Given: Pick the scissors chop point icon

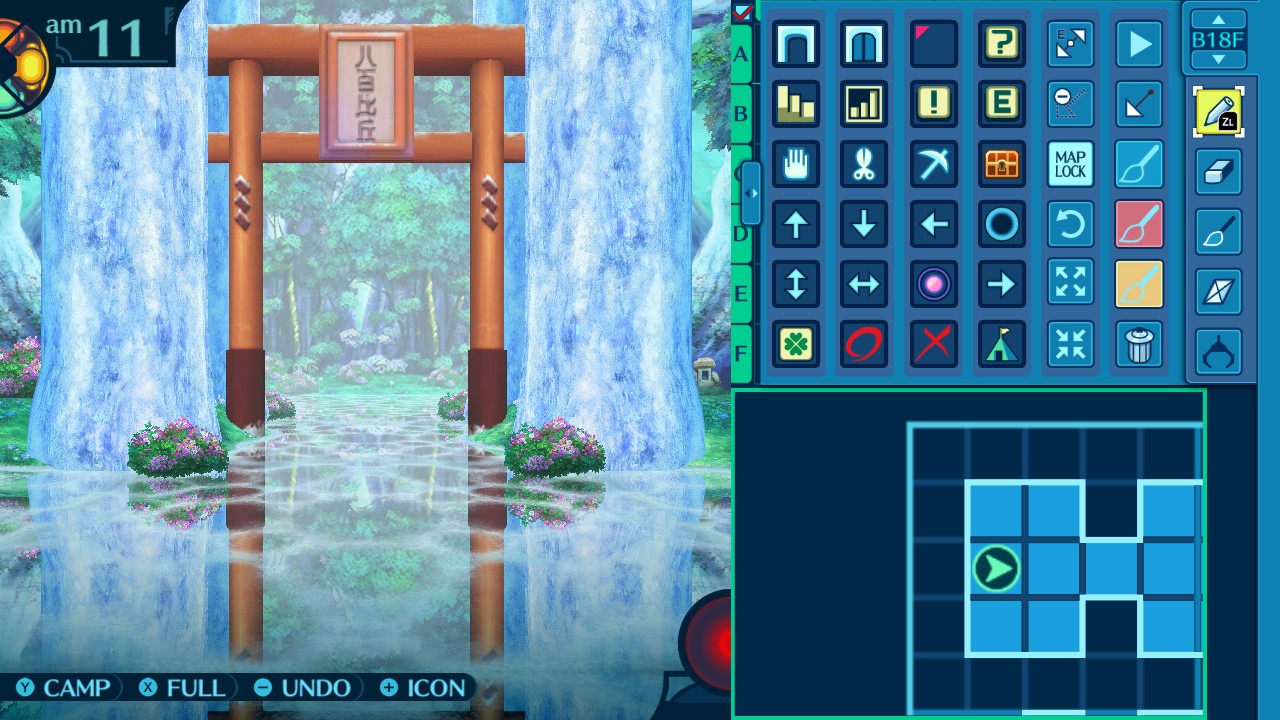Looking at the screenshot, I should click(864, 164).
